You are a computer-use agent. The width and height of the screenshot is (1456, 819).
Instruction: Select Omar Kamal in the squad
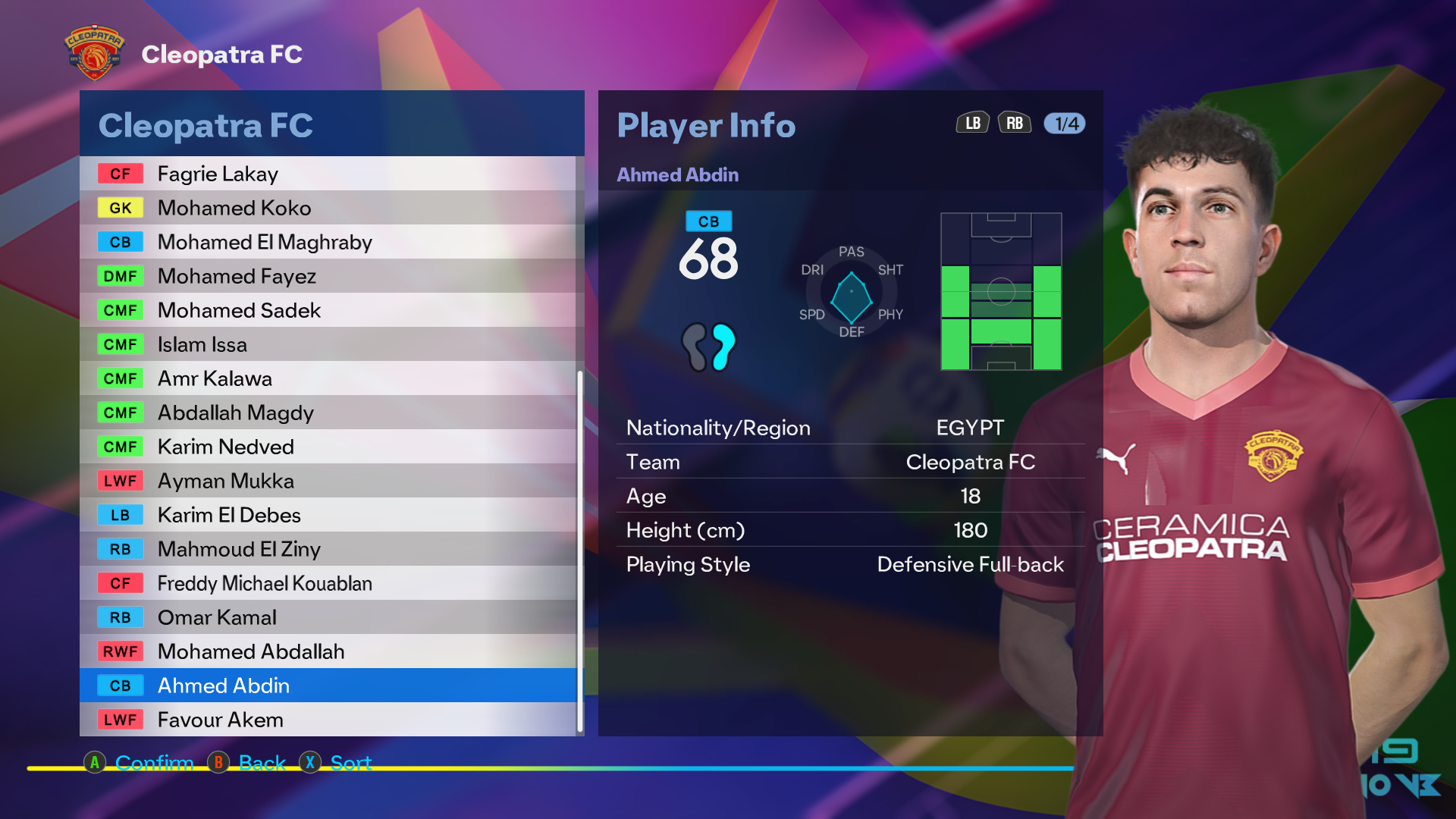328,617
